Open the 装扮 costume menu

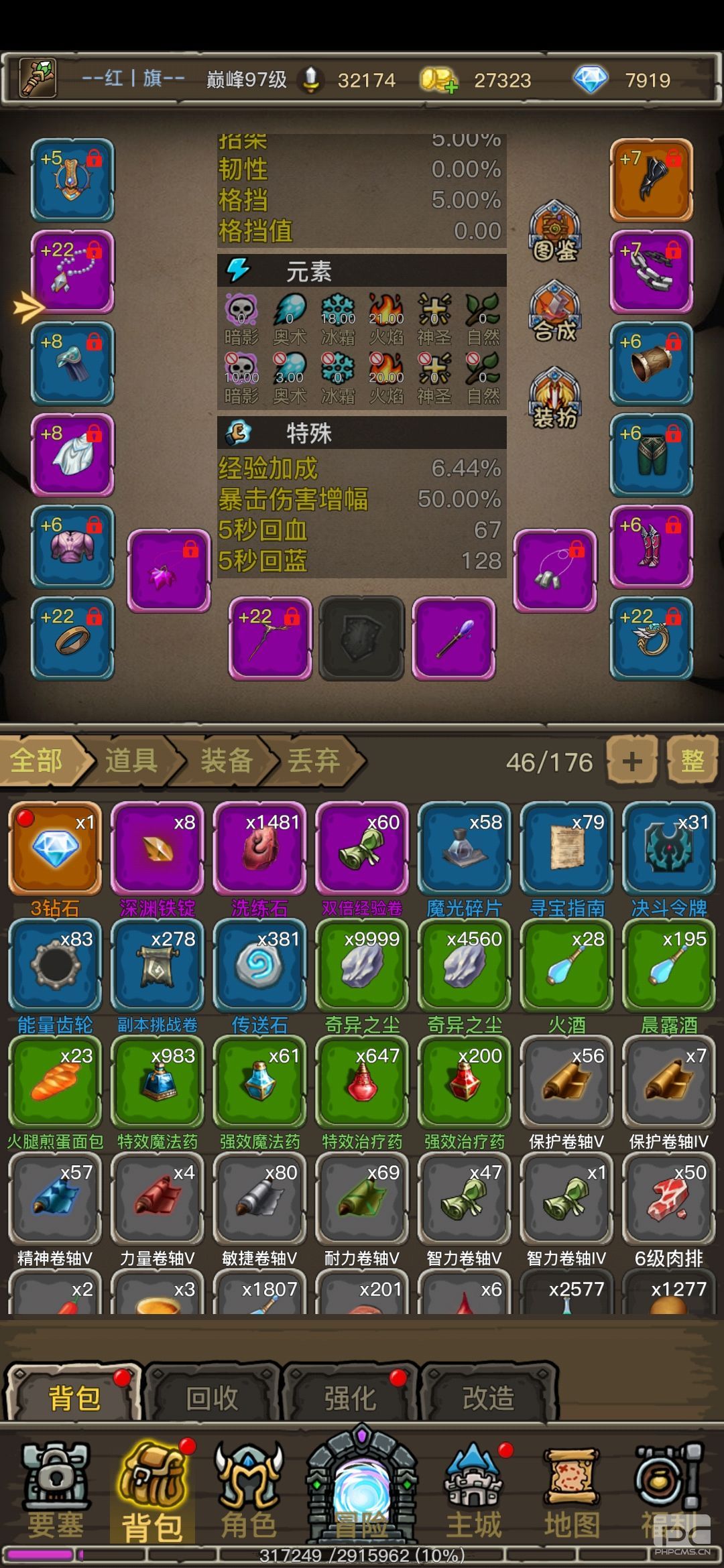coord(554,399)
